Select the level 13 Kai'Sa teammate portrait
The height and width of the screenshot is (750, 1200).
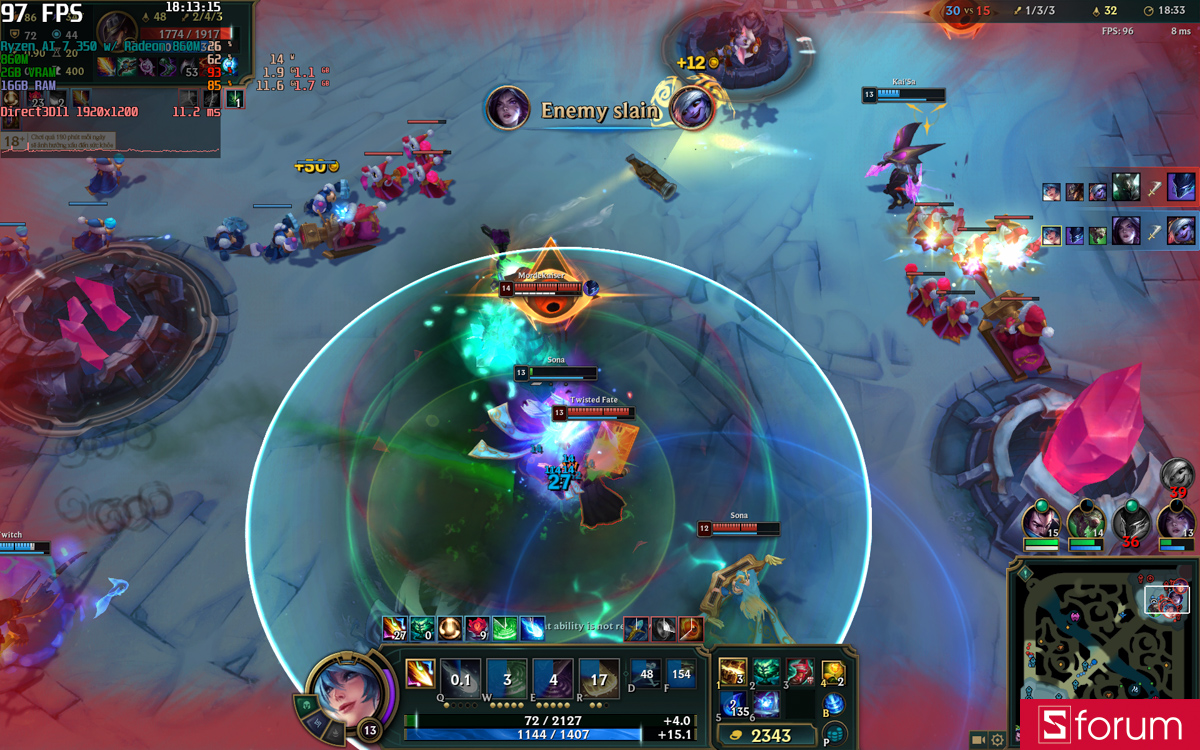(1175, 522)
